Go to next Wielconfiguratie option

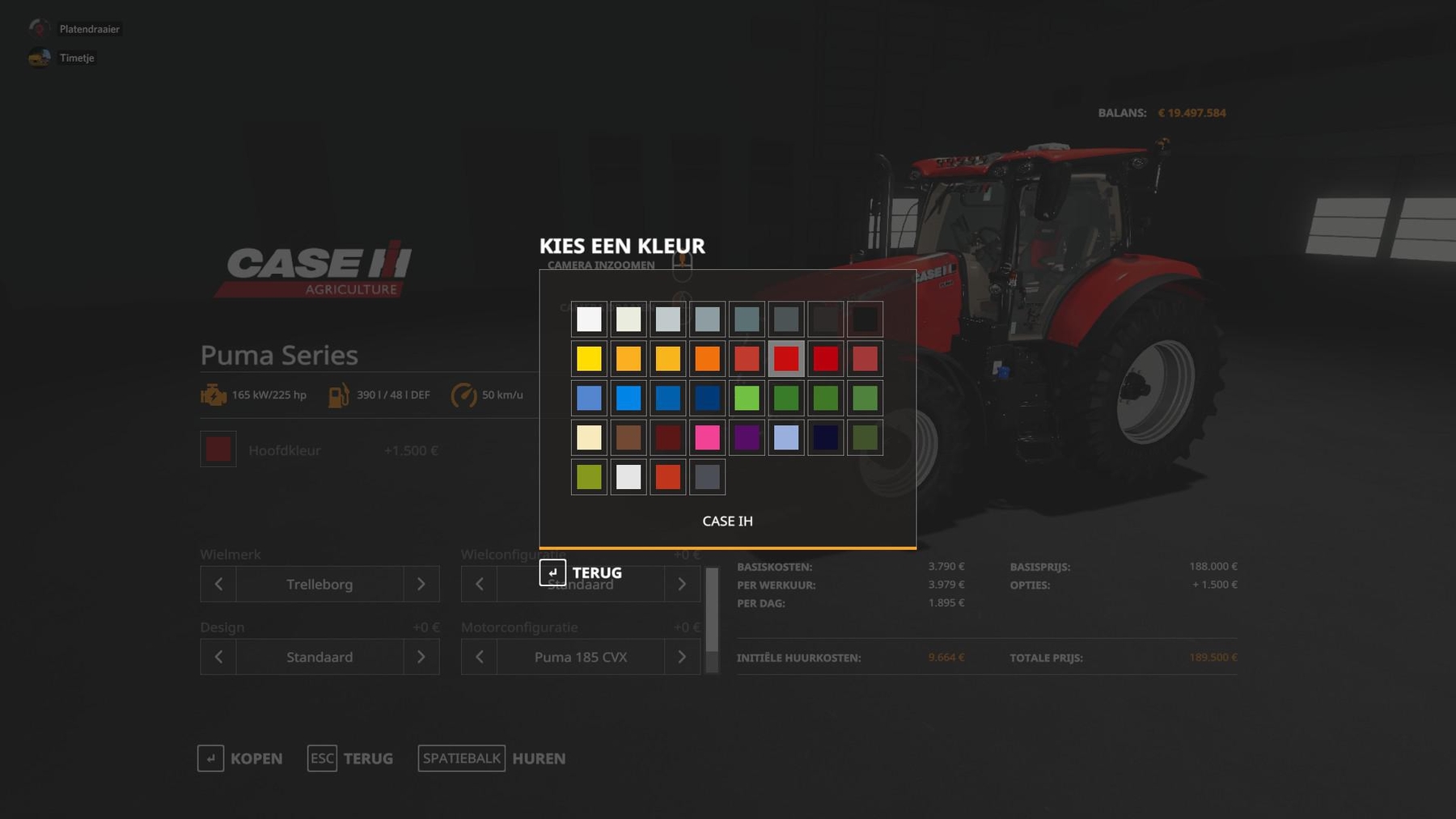pyautogui.click(x=682, y=584)
